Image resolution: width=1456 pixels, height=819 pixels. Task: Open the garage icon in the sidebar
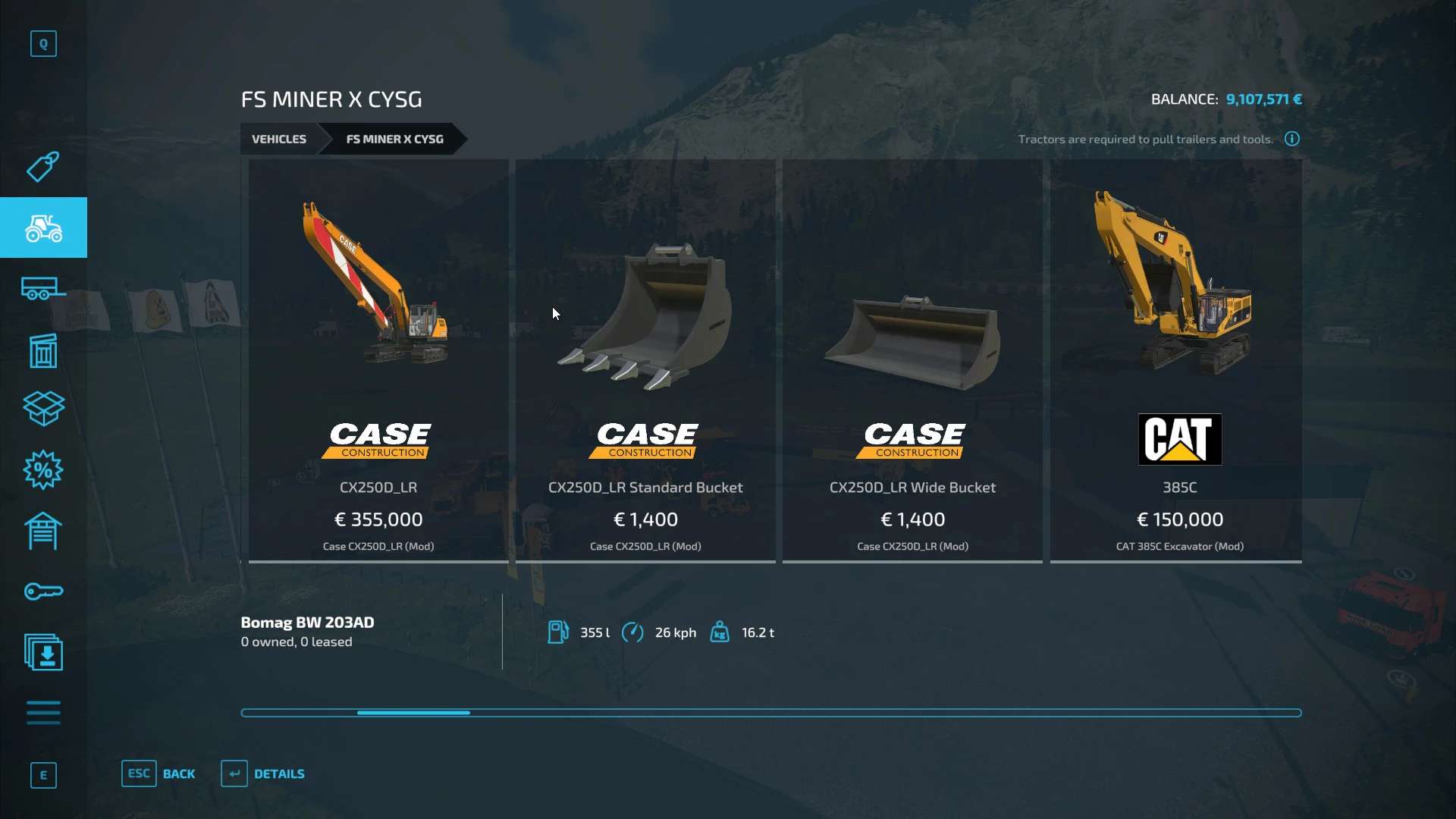pos(43,531)
